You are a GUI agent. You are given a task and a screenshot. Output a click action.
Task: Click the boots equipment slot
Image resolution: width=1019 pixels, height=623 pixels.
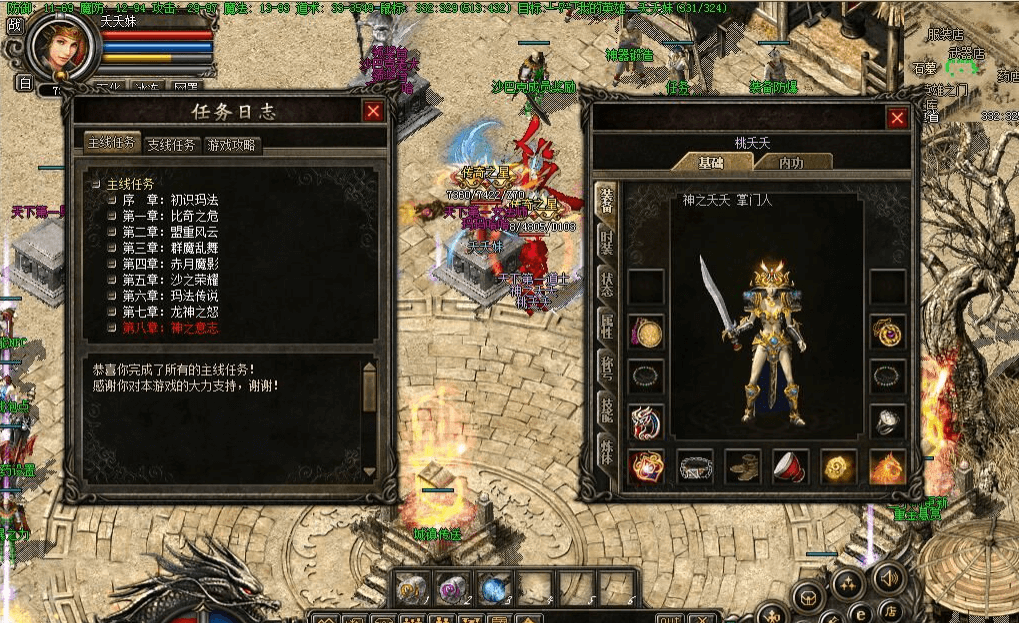[x=743, y=466]
